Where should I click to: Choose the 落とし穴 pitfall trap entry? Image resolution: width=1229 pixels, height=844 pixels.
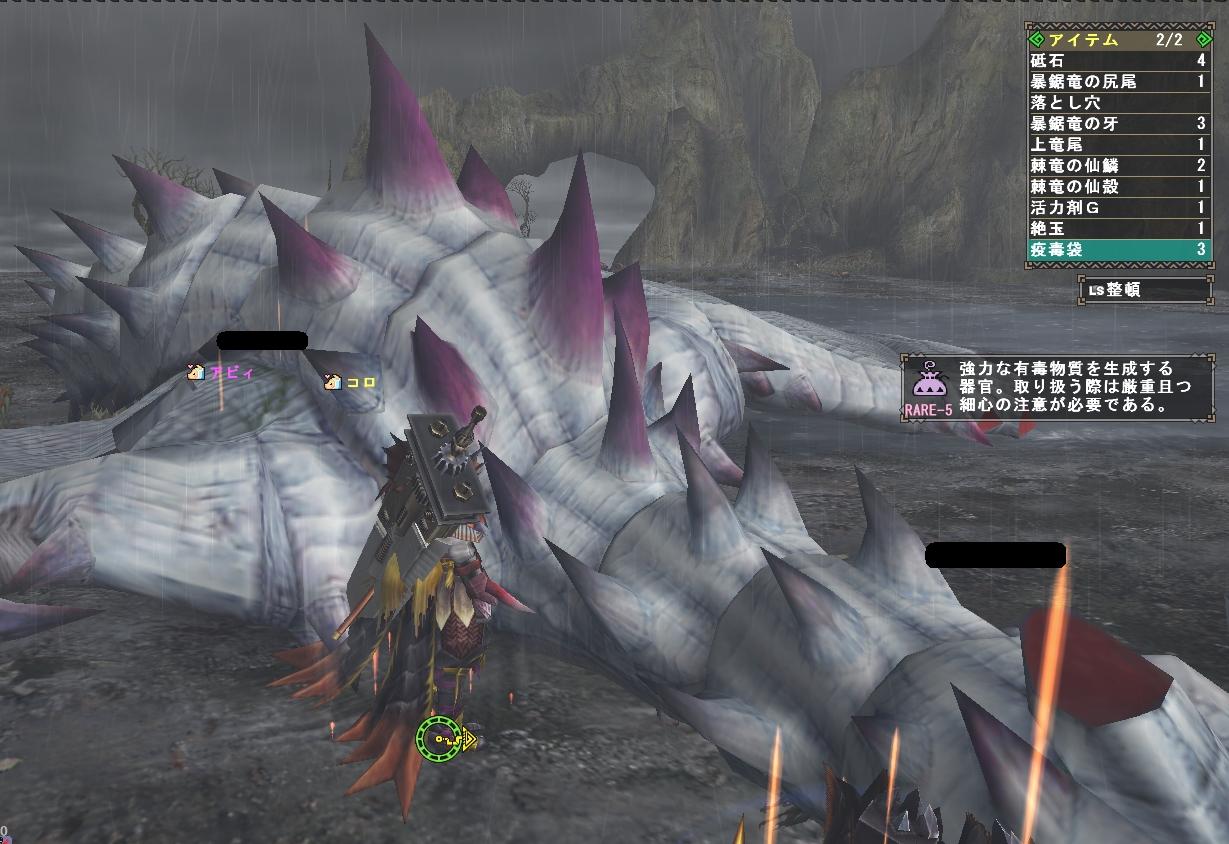coord(1118,103)
